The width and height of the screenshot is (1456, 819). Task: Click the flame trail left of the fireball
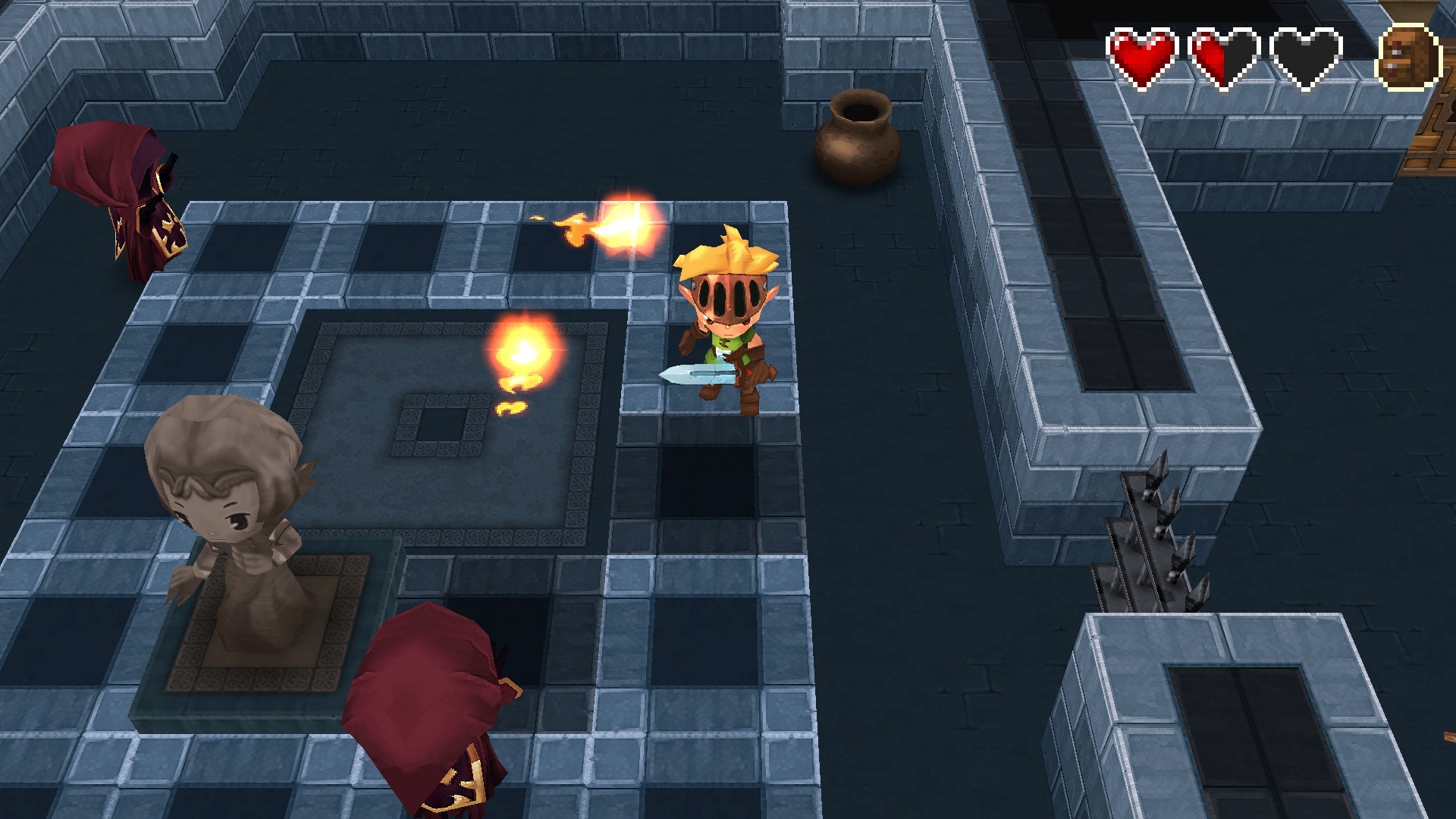click(574, 227)
